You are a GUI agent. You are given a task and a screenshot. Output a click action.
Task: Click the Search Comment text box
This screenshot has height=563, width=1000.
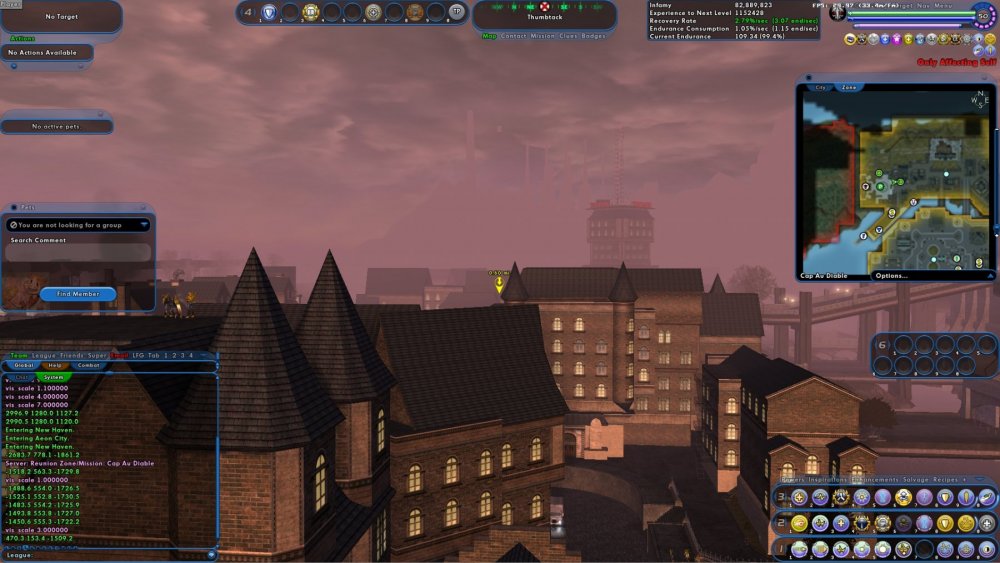(x=78, y=254)
